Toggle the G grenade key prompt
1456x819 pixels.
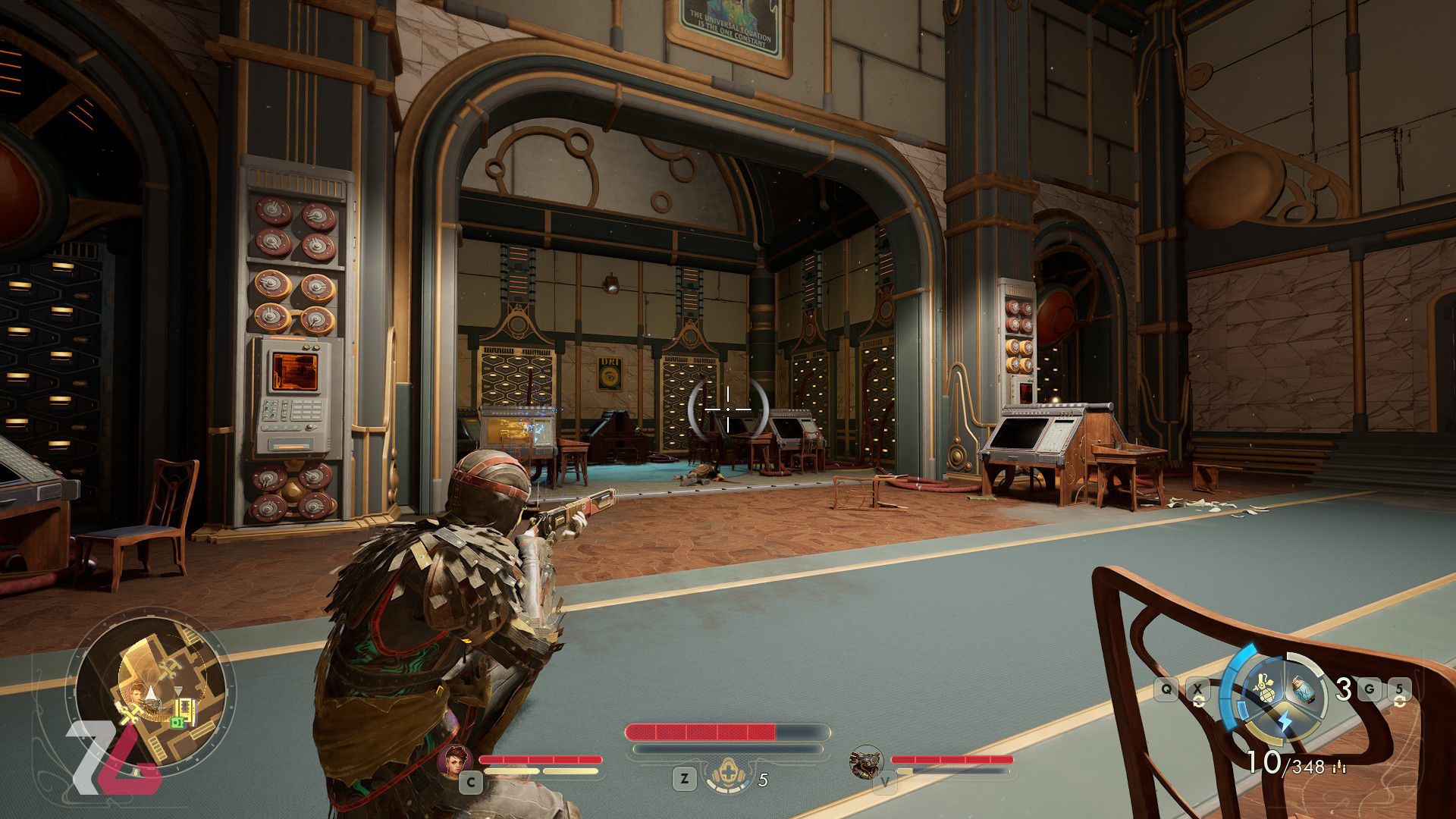1370,689
